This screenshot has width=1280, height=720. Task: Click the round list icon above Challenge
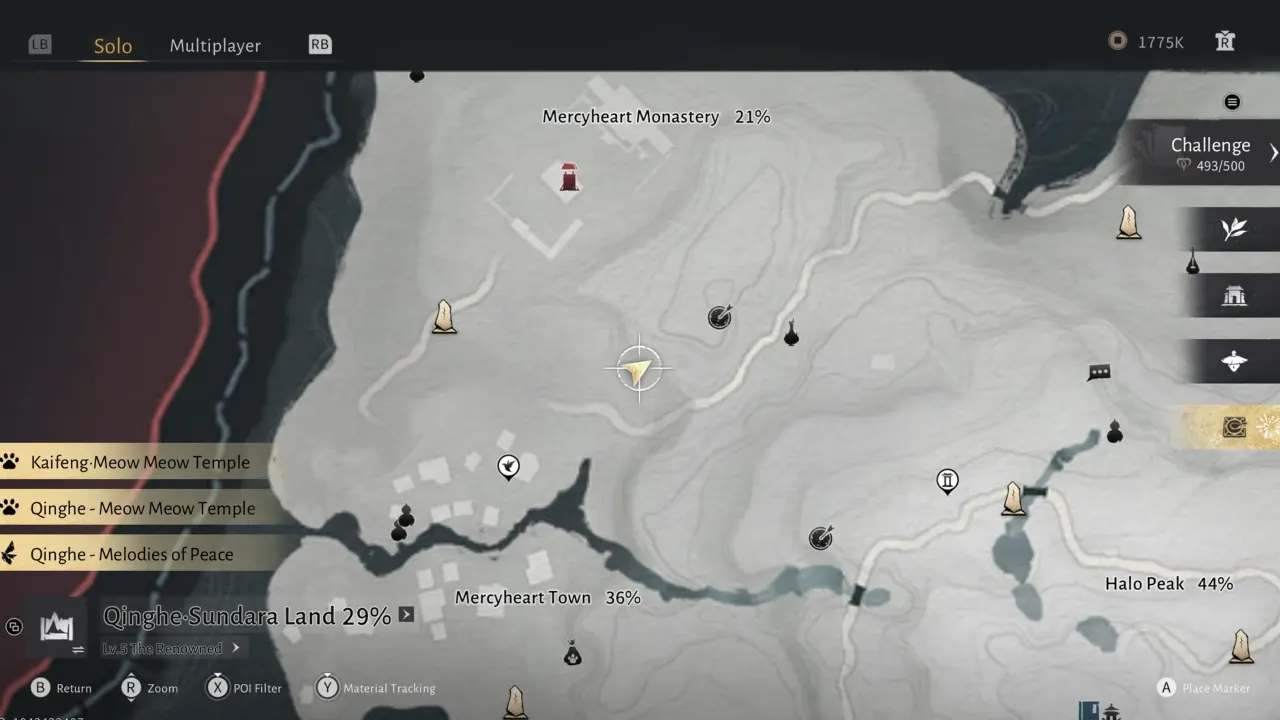(x=1232, y=102)
